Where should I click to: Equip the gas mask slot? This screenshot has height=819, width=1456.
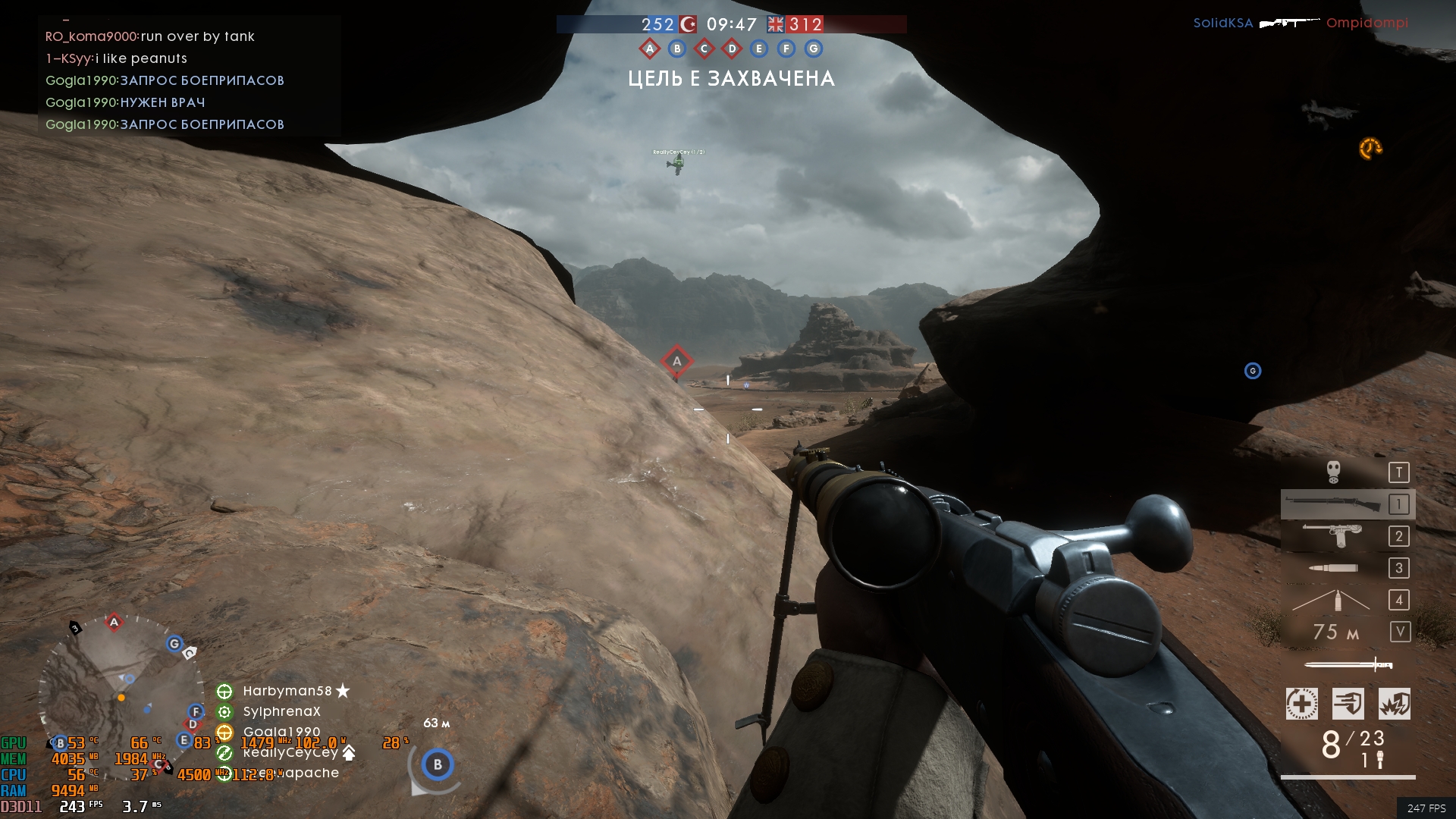(x=1334, y=472)
